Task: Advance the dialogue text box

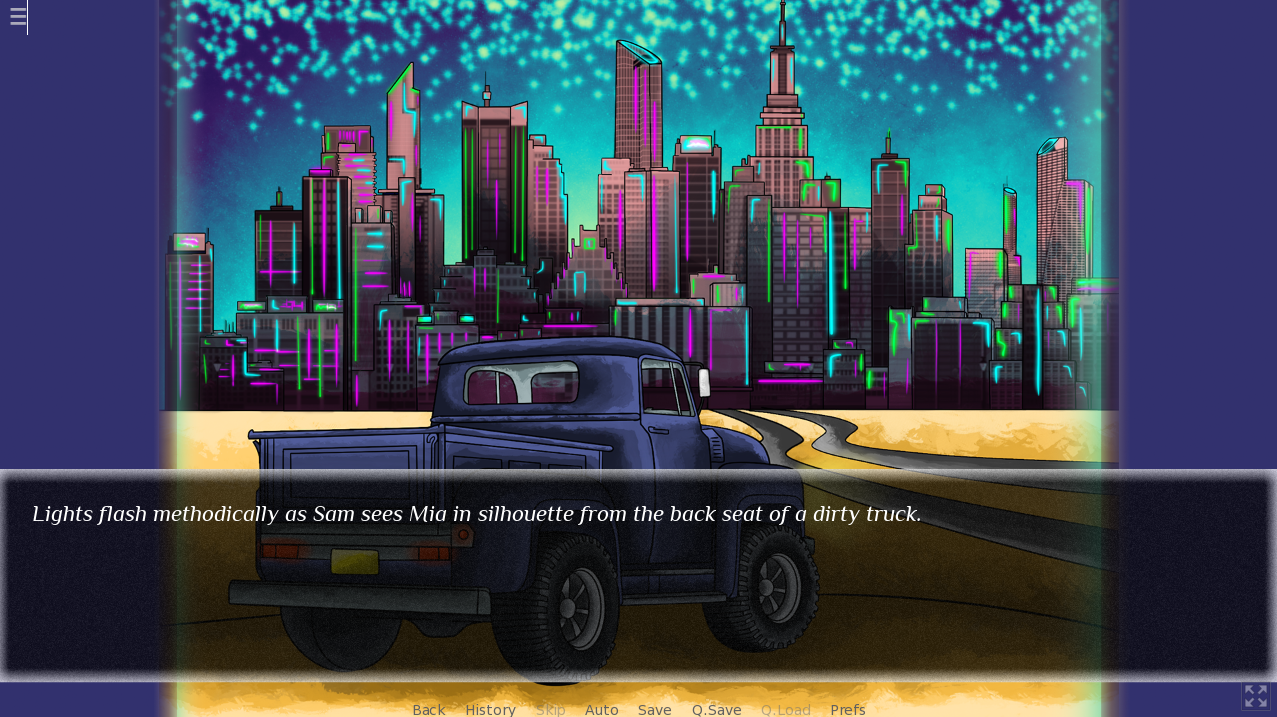Action: coord(638,575)
